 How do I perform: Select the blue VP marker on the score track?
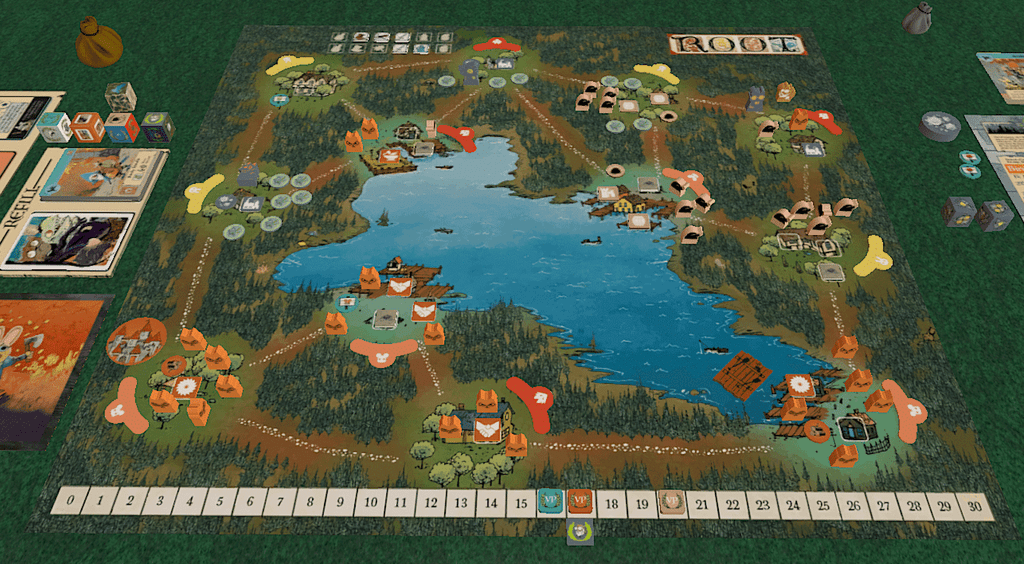(x=550, y=500)
